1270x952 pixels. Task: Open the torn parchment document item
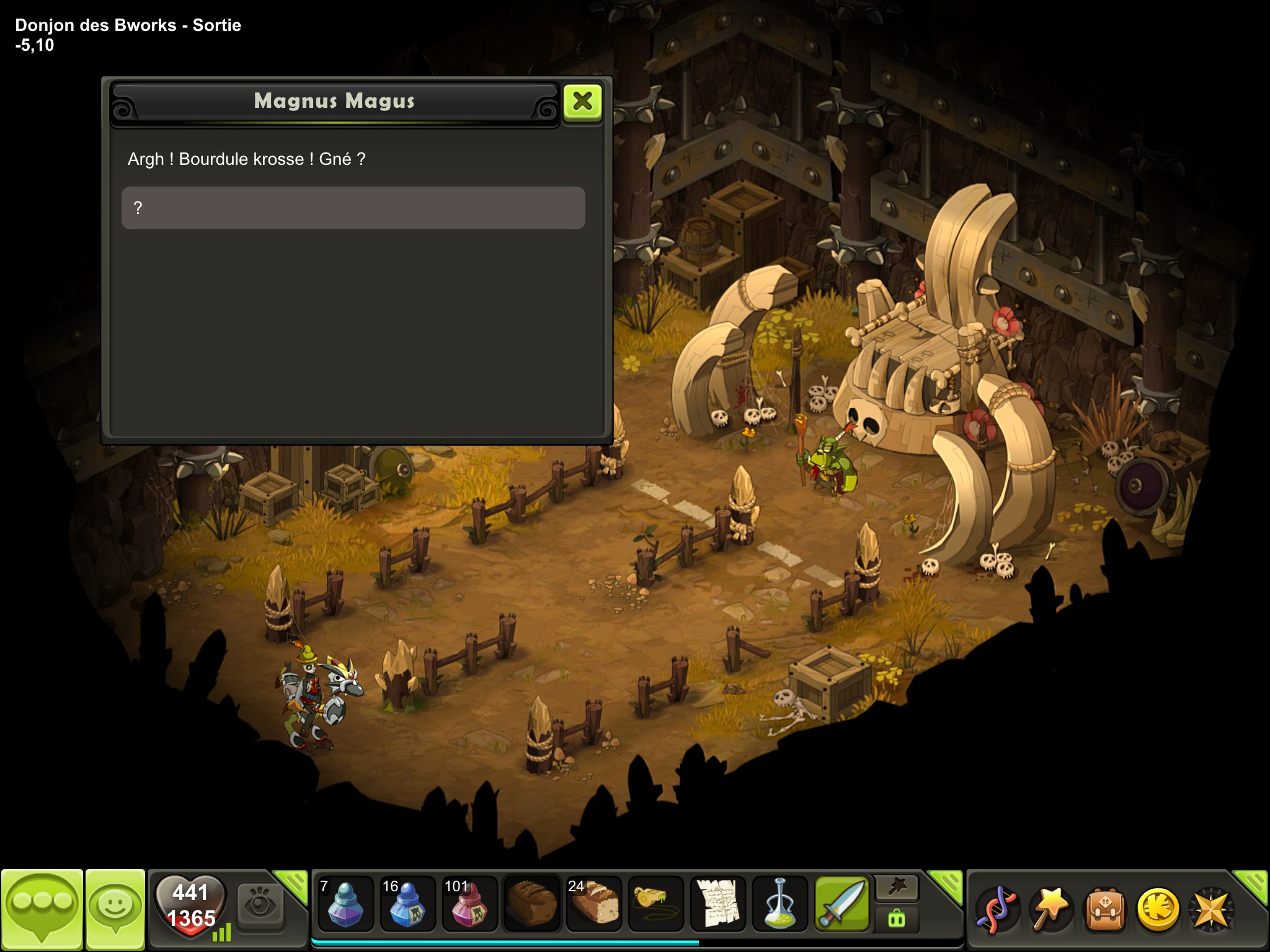coord(718,904)
